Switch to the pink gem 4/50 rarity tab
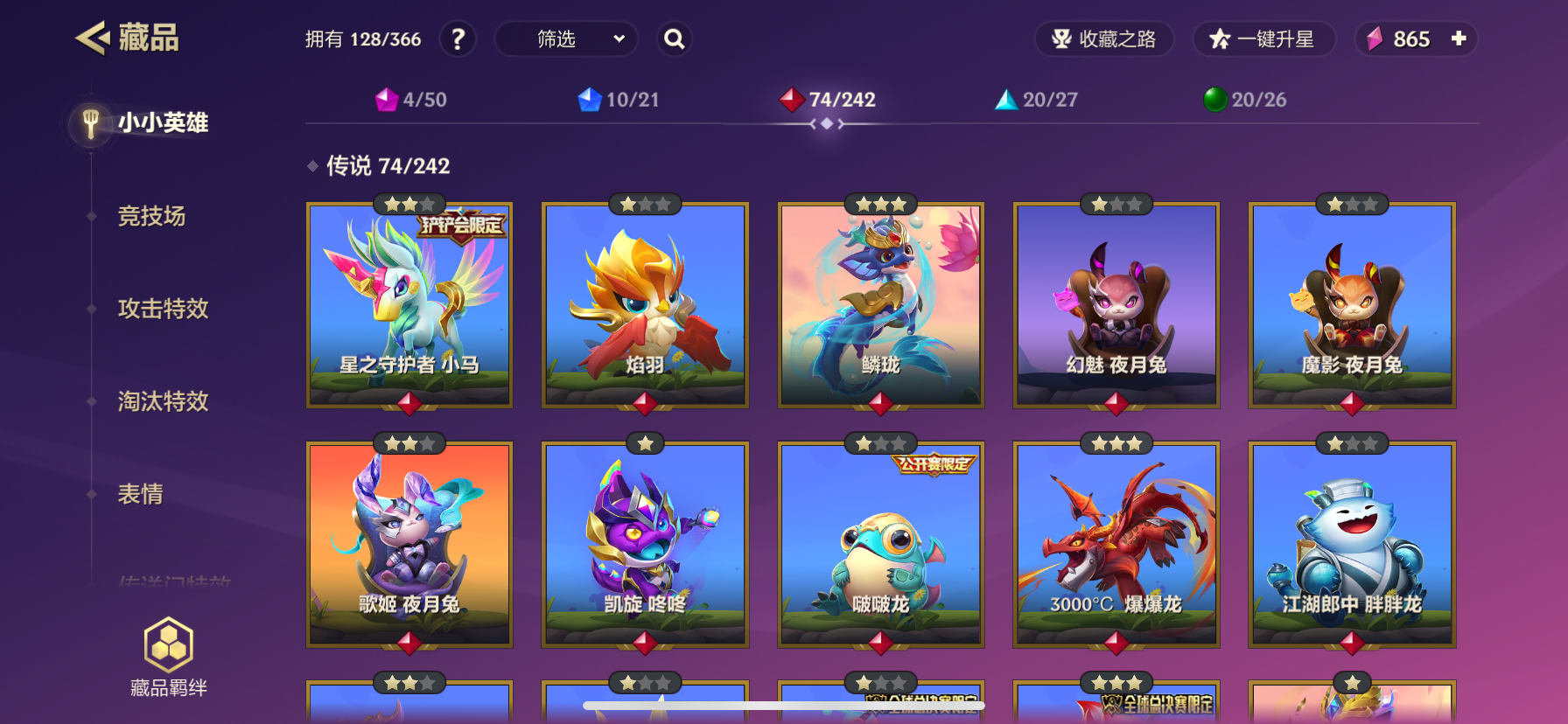The width and height of the screenshot is (1568, 724). (410, 100)
